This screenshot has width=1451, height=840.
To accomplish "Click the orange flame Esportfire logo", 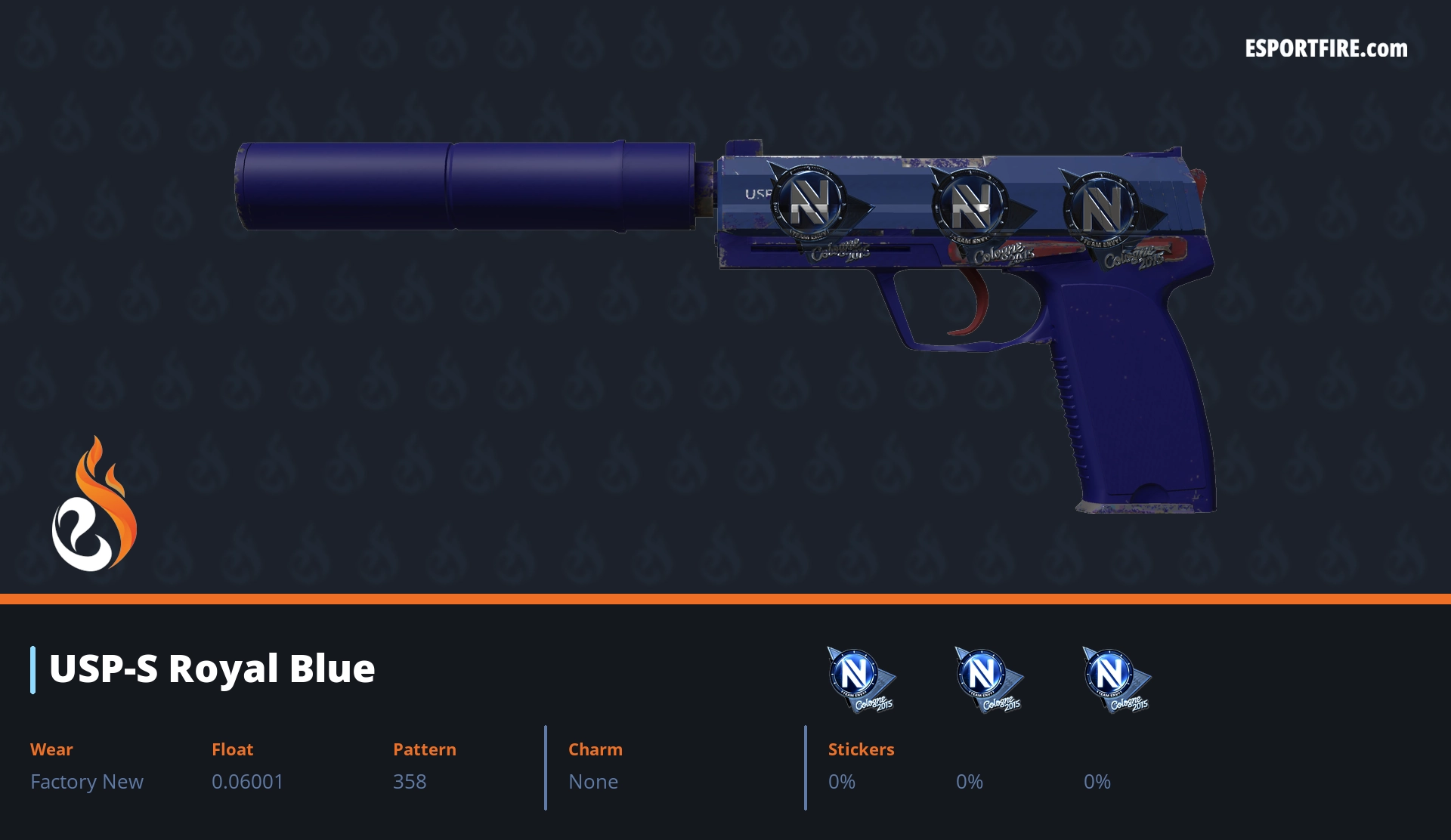I will click(94, 505).
